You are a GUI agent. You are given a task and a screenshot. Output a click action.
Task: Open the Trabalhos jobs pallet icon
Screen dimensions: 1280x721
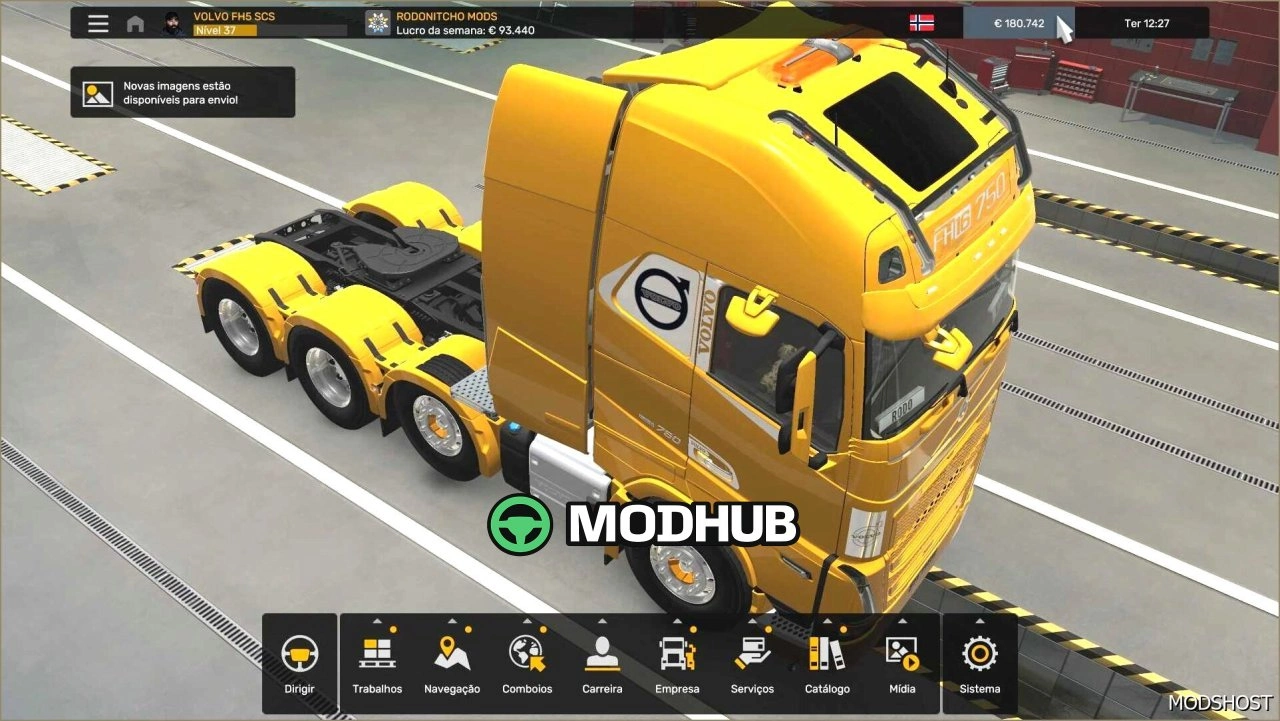(377, 655)
